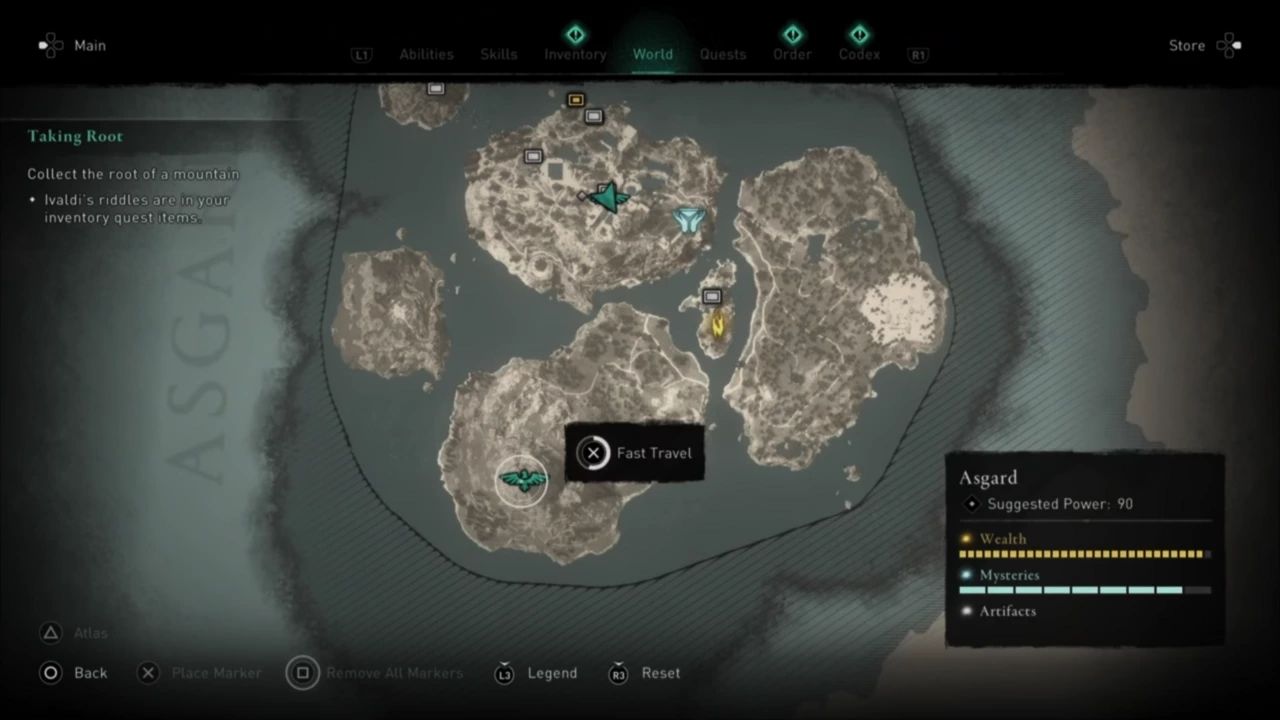1280x720 pixels.
Task: Open the Inventory tab
Action: (x=575, y=54)
